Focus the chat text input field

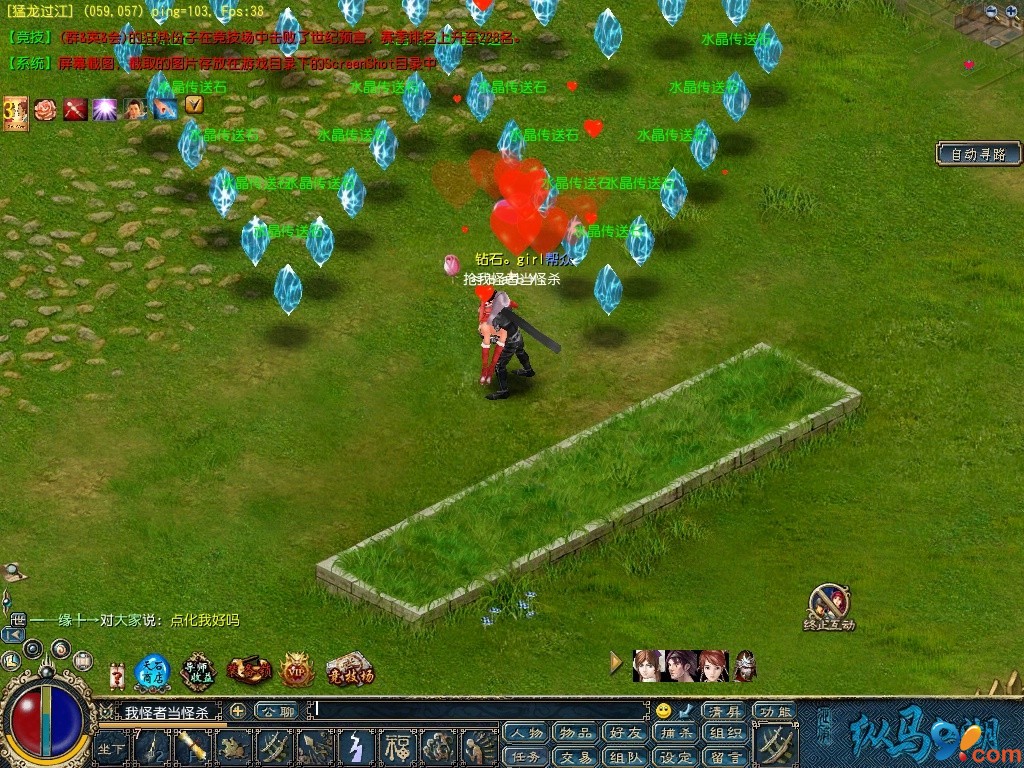480,711
